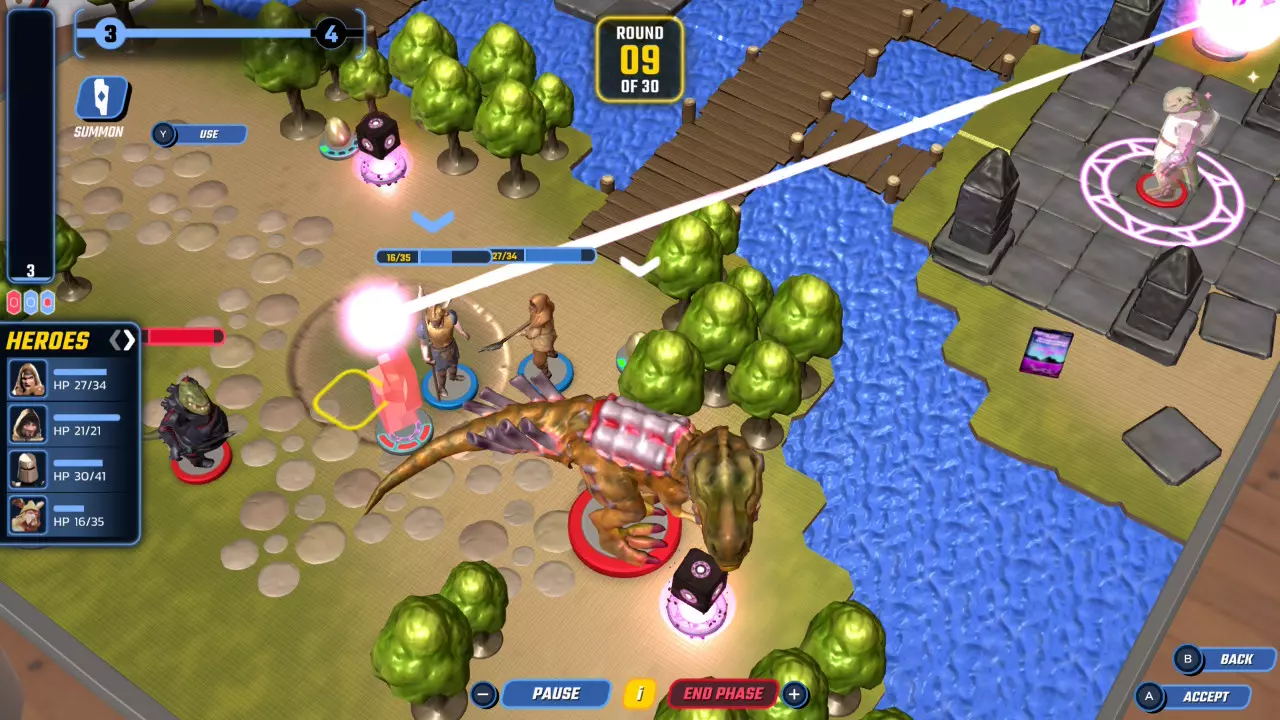Select the hero with HP 27/34
Viewport: 1280px width, 720px height.
tap(69, 379)
